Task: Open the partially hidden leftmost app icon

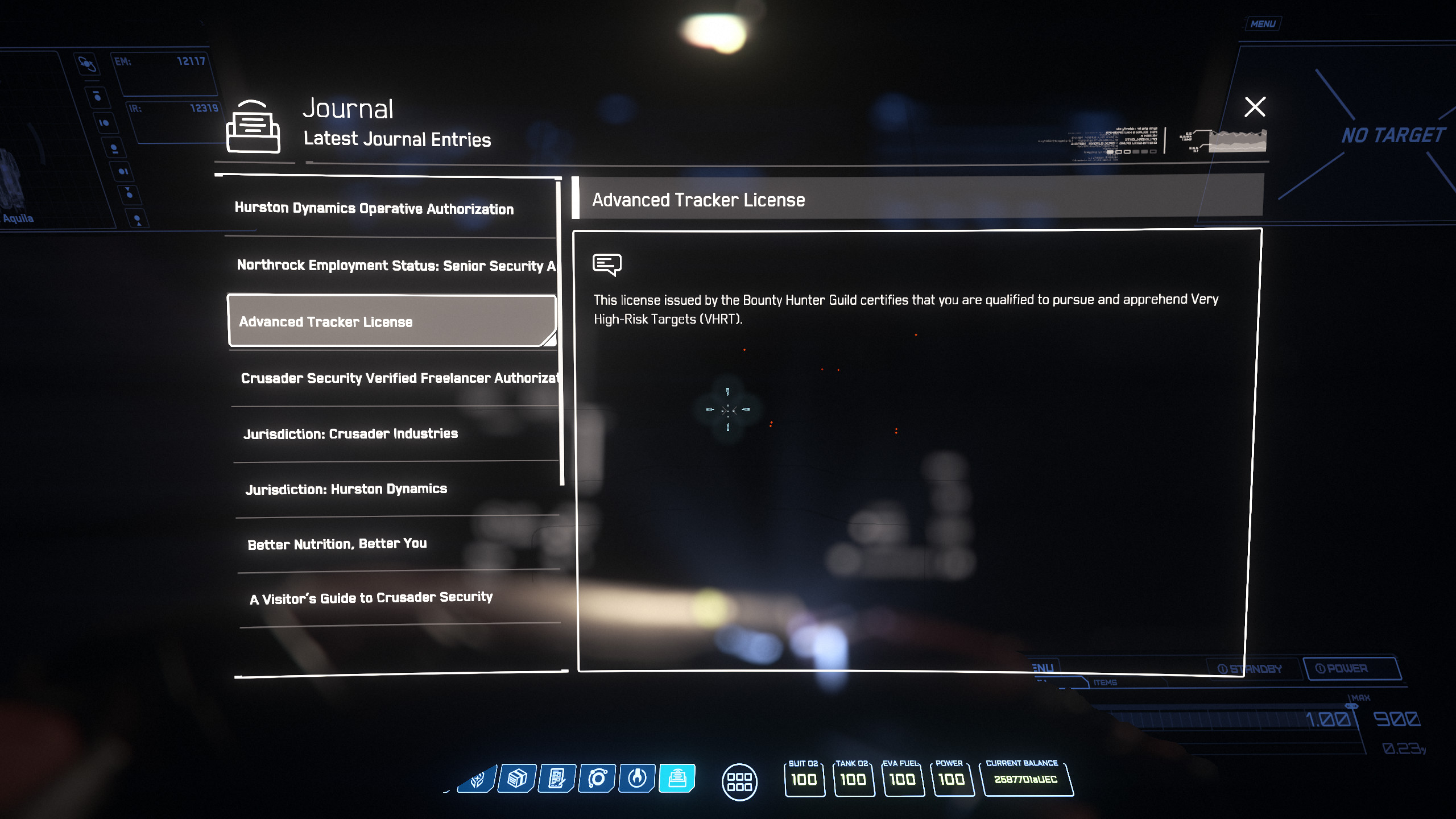Action: tap(477, 778)
